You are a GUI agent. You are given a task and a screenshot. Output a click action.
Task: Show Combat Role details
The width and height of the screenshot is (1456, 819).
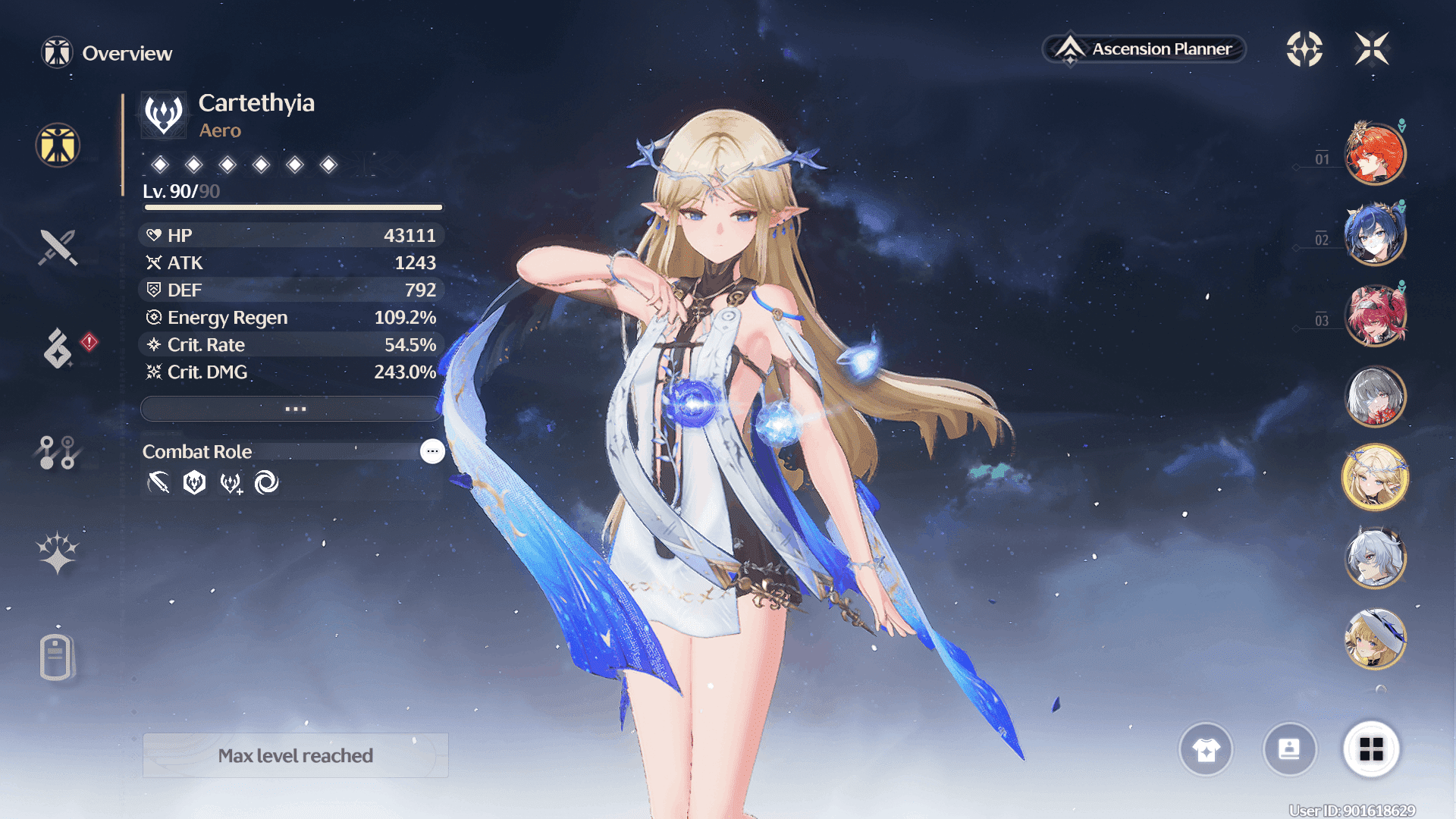coord(432,451)
